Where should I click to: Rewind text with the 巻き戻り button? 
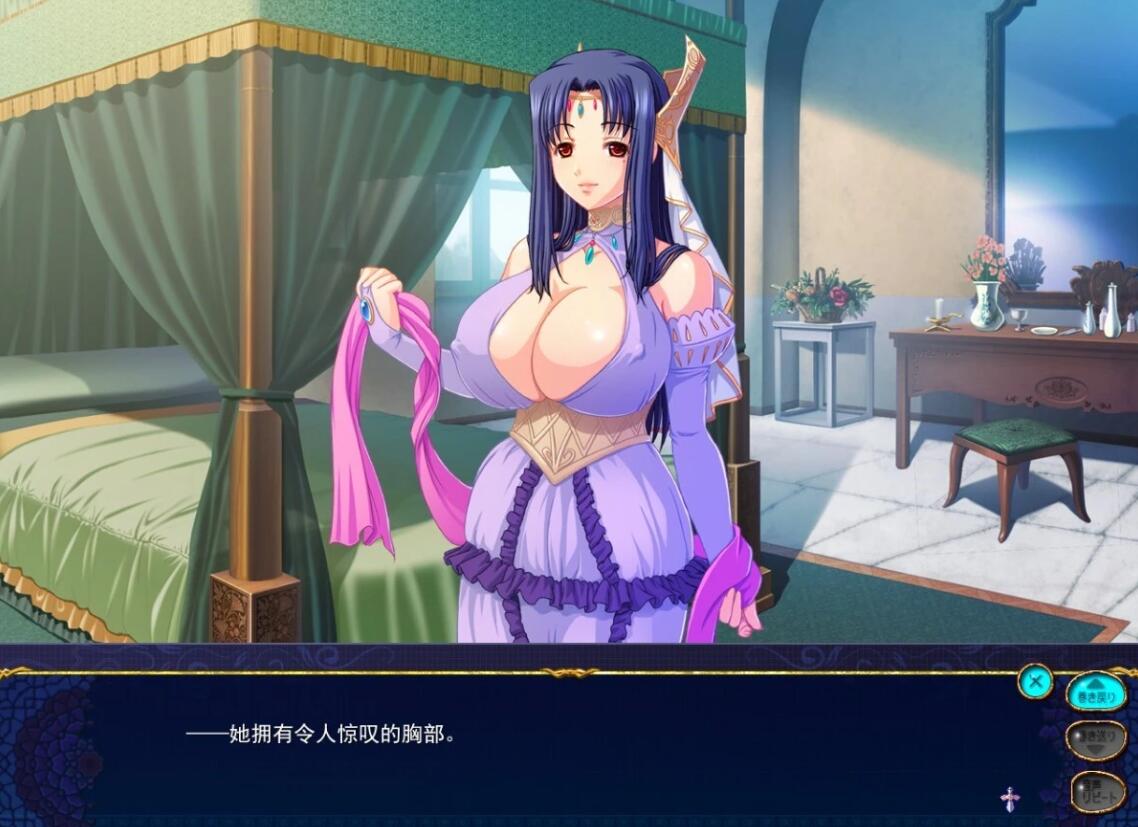coord(1096,692)
